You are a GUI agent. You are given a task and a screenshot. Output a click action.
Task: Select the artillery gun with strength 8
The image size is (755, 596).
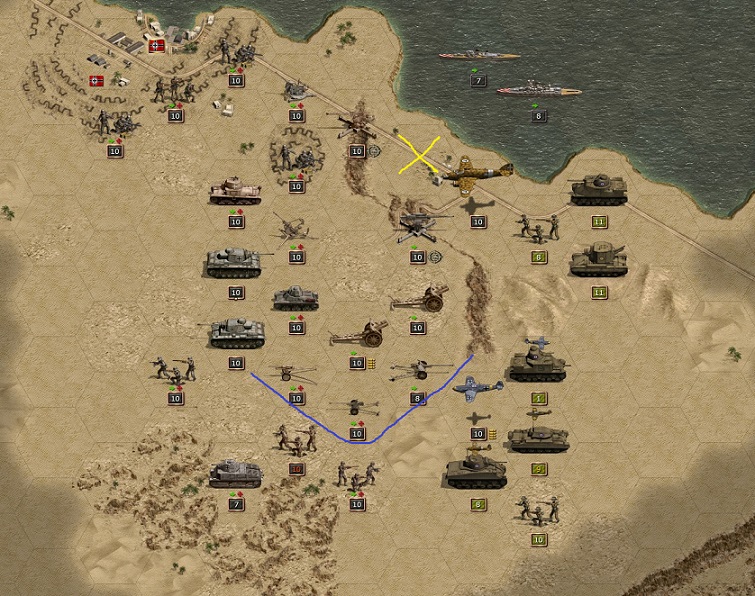pyautogui.click(x=417, y=372)
